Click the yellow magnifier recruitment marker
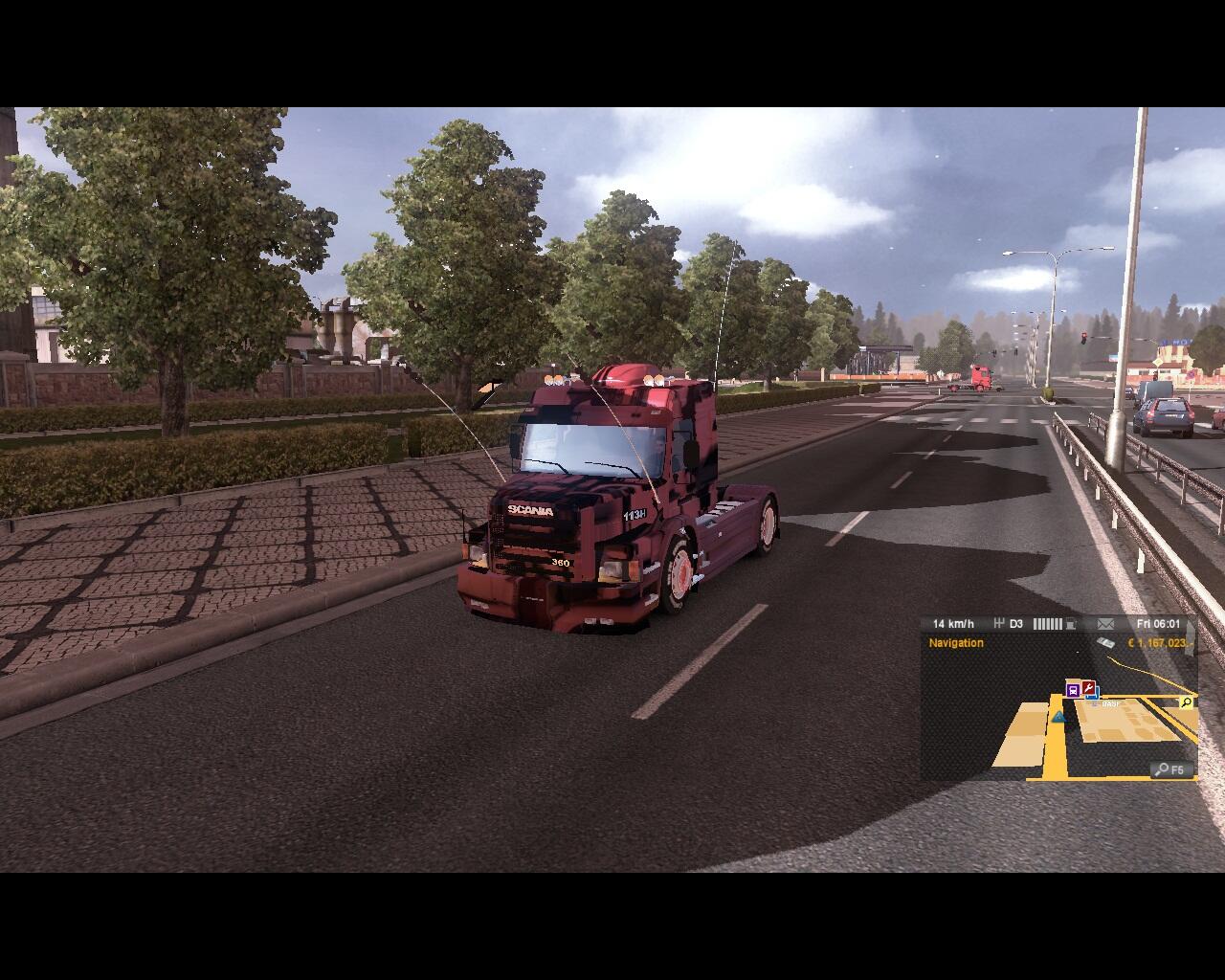 [x=1186, y=702]
